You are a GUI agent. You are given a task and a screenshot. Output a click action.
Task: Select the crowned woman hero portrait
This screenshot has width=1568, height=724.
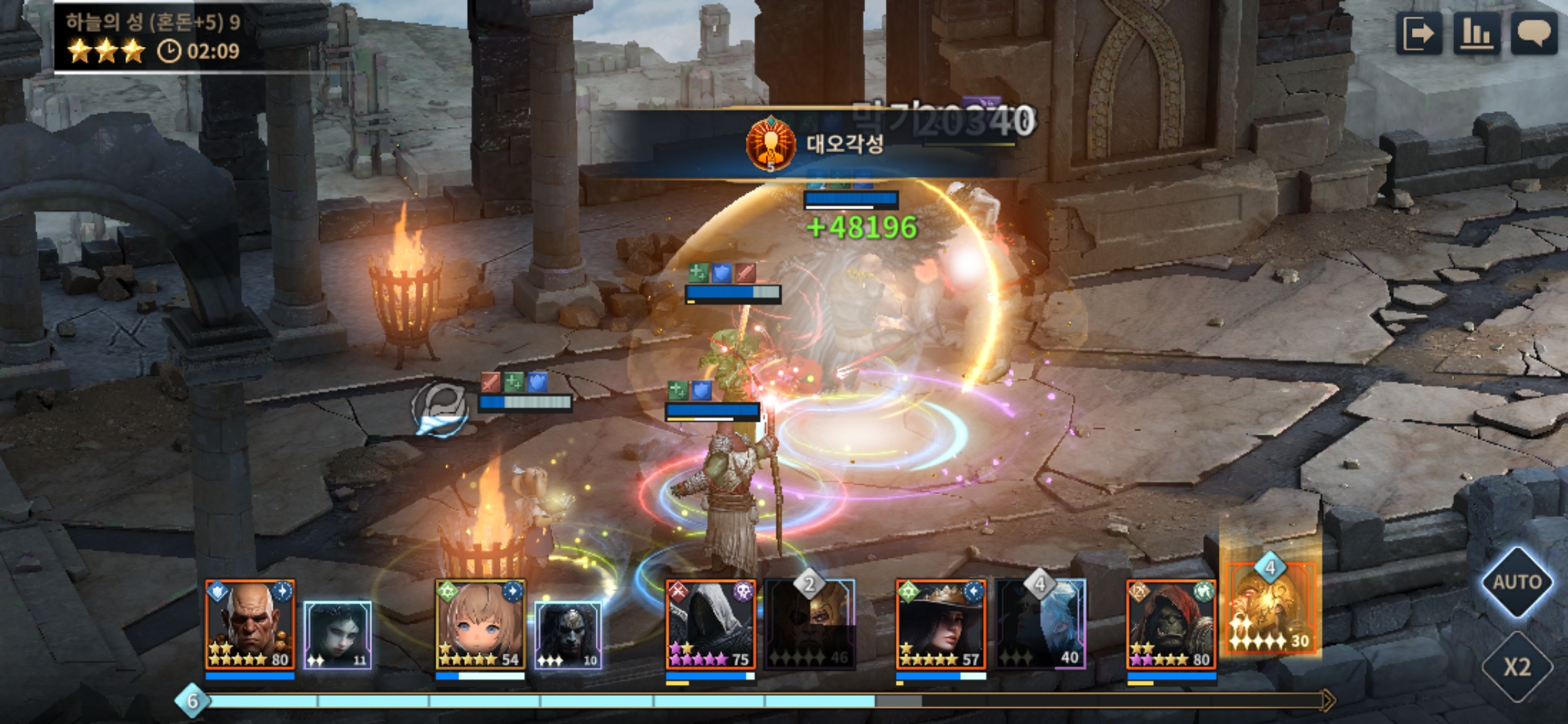941,625
